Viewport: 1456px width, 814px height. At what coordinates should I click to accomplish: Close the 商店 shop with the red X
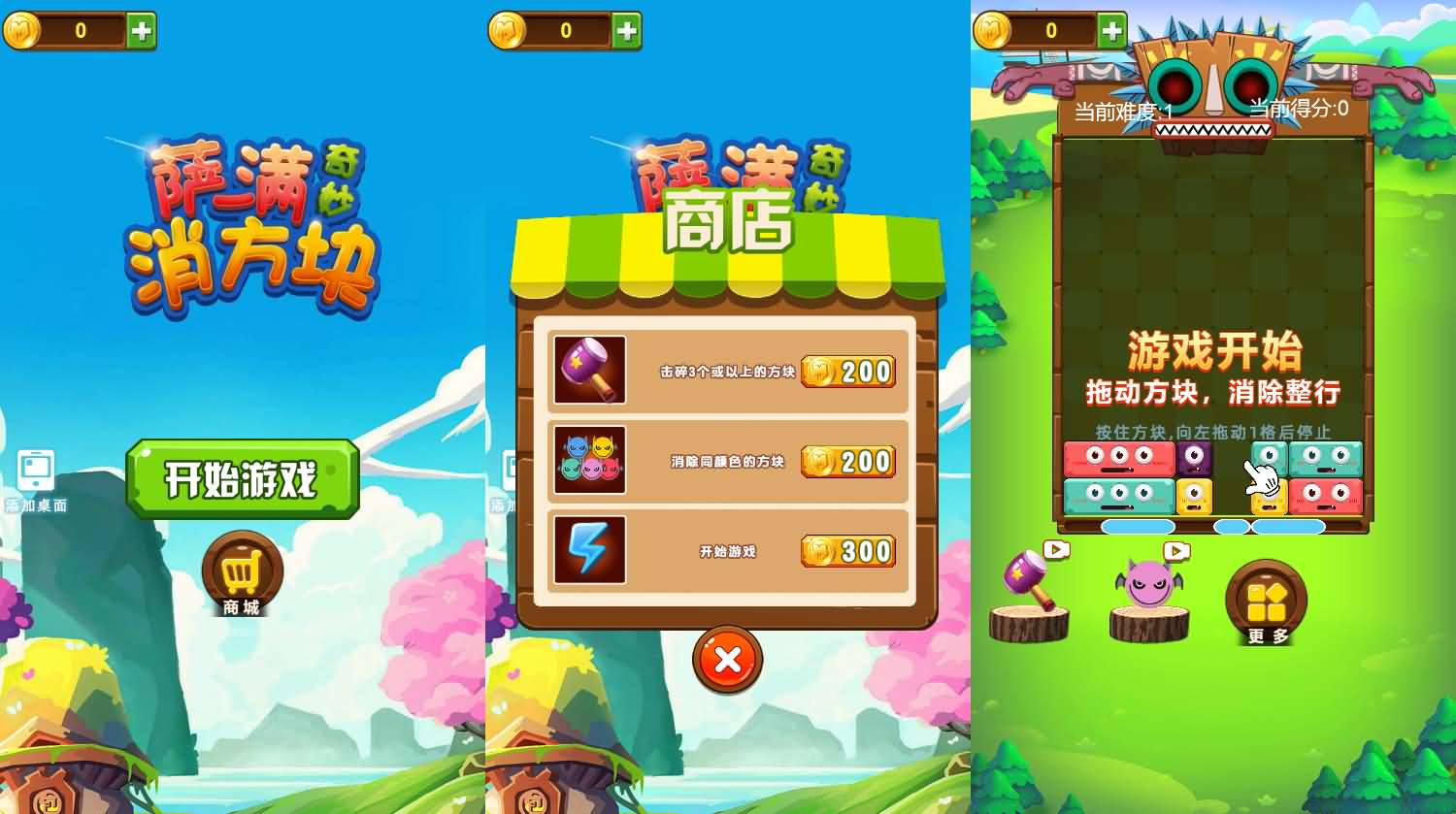click(x=727, y=660)
